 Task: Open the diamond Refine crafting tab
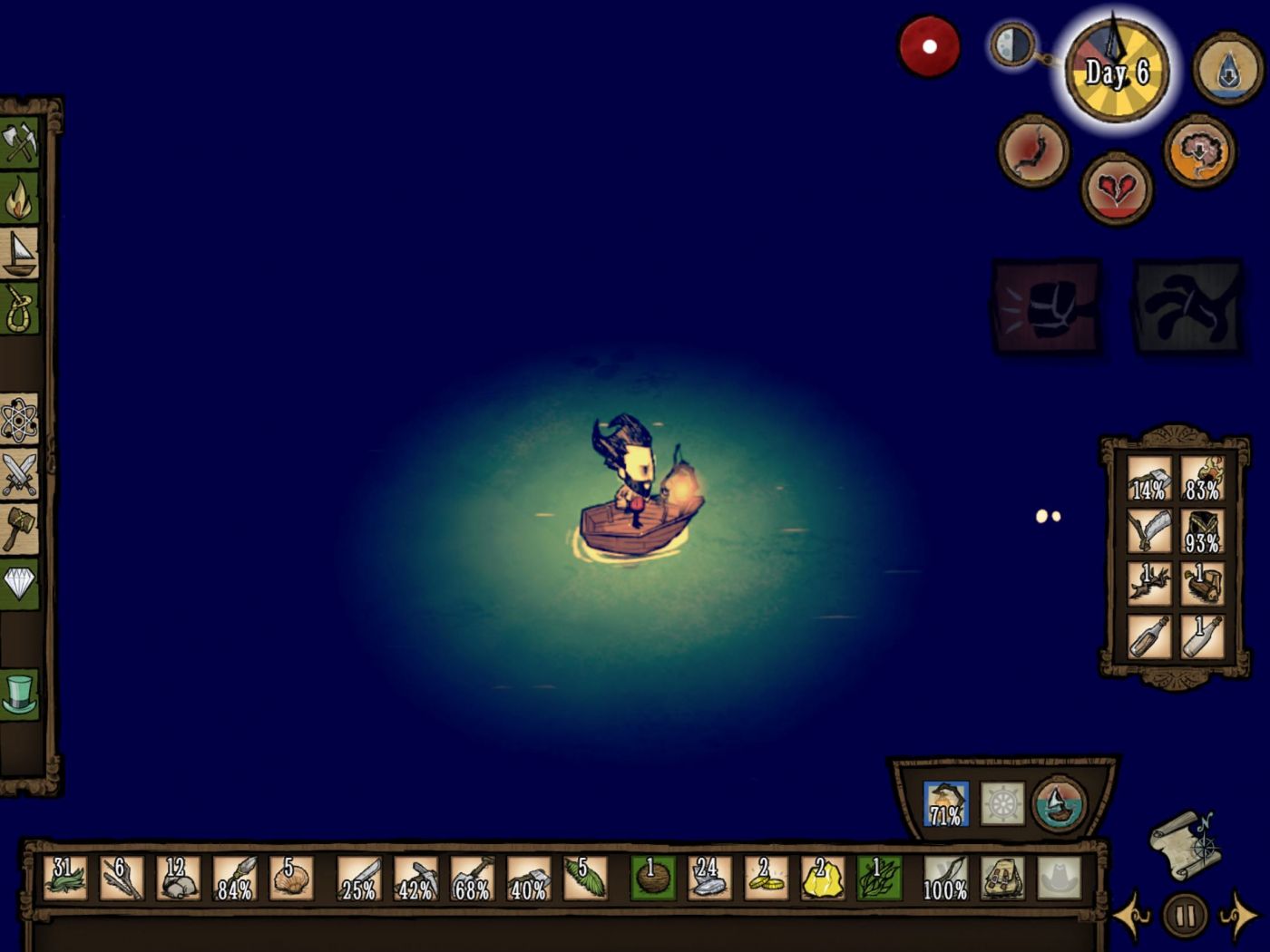point(19,583)
